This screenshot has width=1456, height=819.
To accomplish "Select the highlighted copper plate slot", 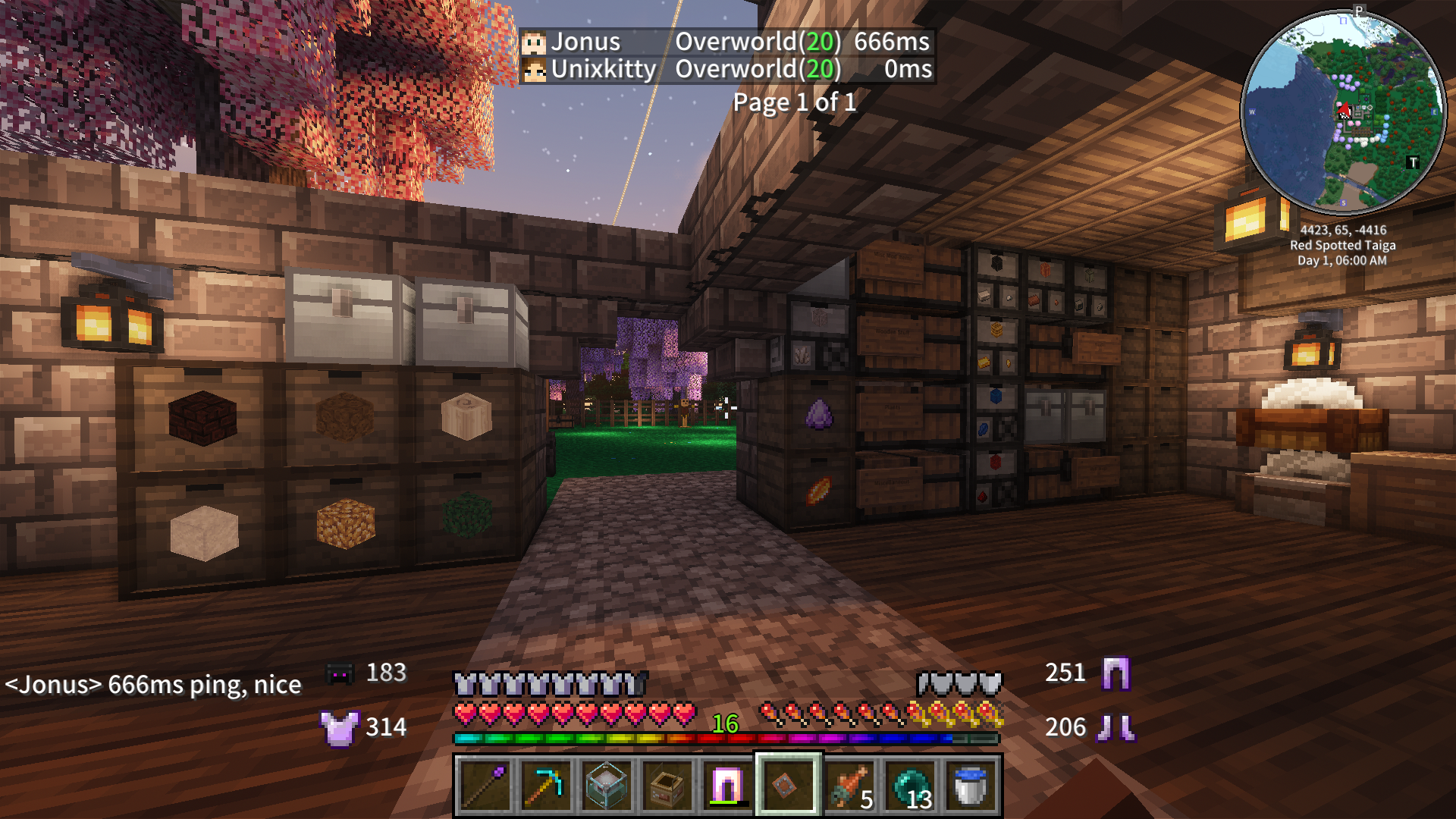I will click(787, 786).
